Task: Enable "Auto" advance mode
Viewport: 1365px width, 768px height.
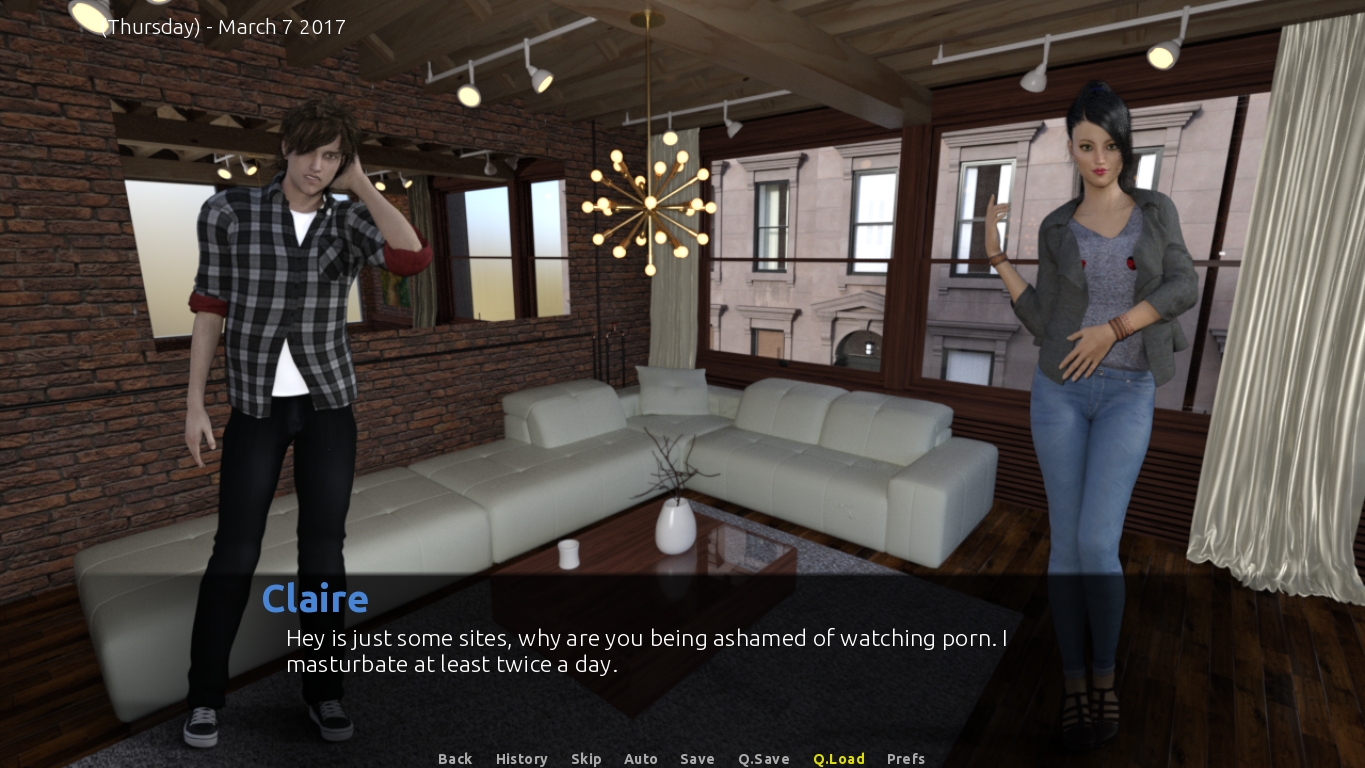Action: (641, 759)
